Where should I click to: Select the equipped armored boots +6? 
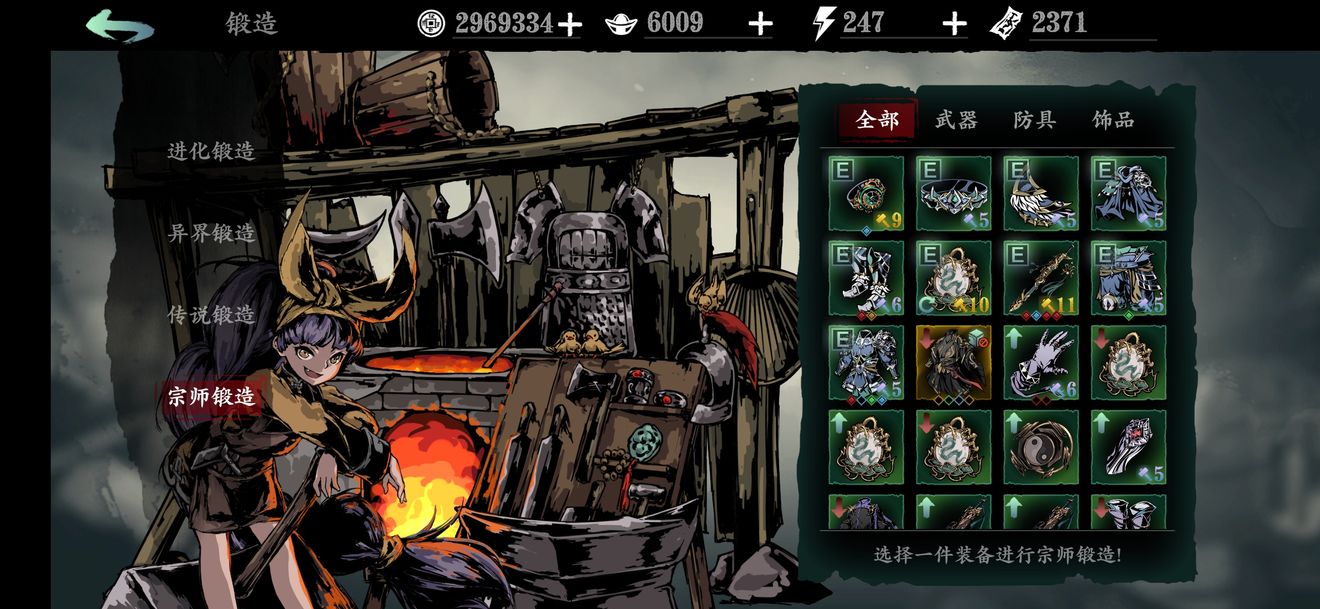(866, 278)
